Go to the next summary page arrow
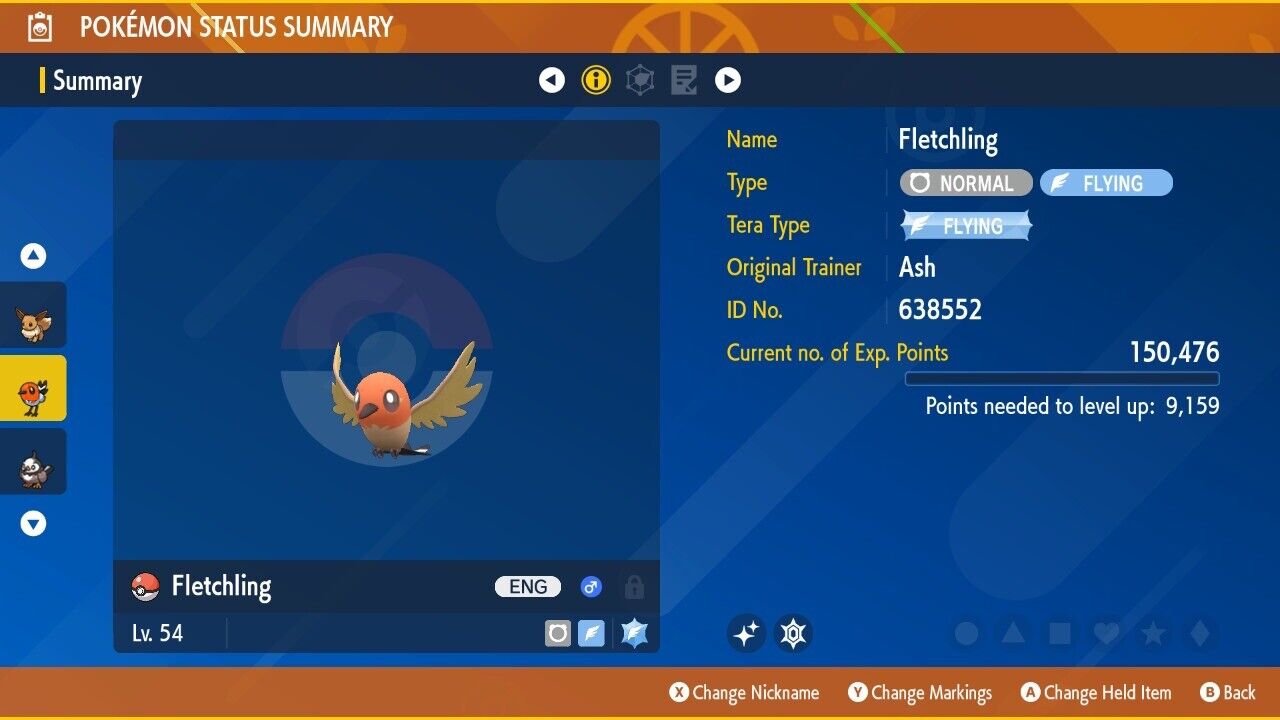 point(728,80)
